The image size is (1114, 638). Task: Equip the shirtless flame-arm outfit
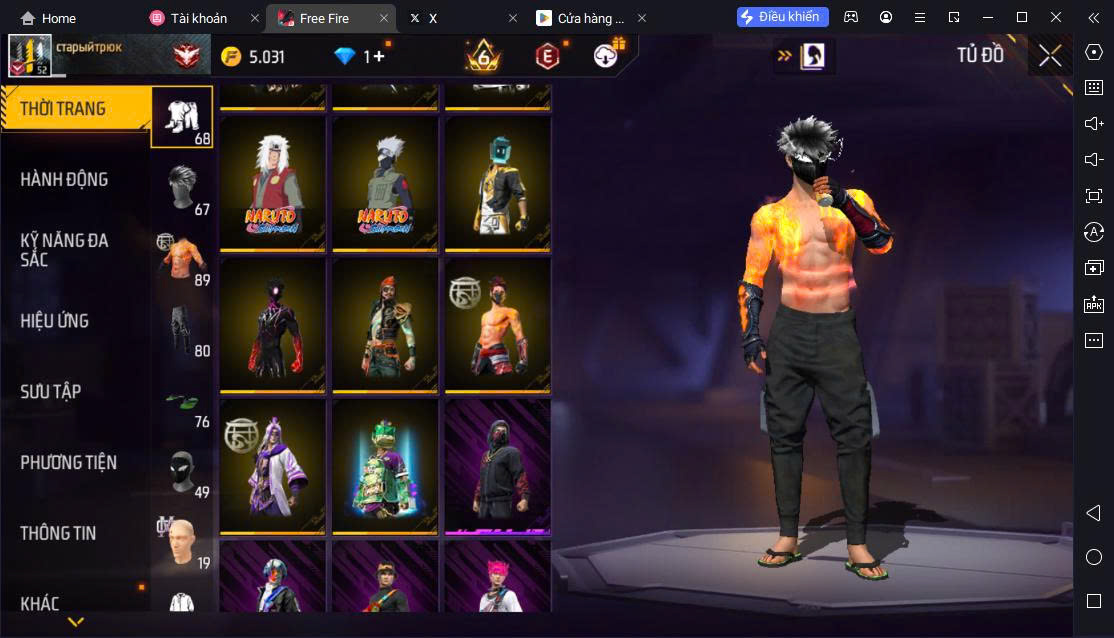pyautogui.click(x=498, y=325)
